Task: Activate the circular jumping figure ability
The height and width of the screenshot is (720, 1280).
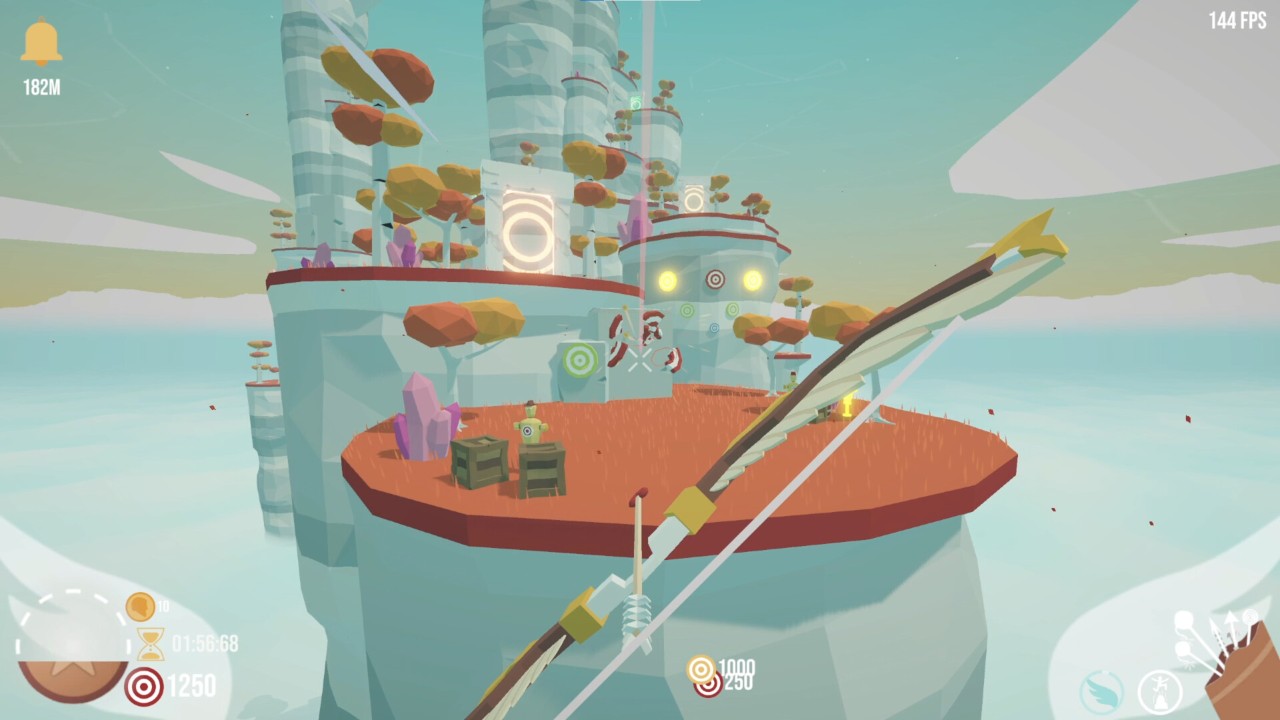Action: [x=1159, y=691]
